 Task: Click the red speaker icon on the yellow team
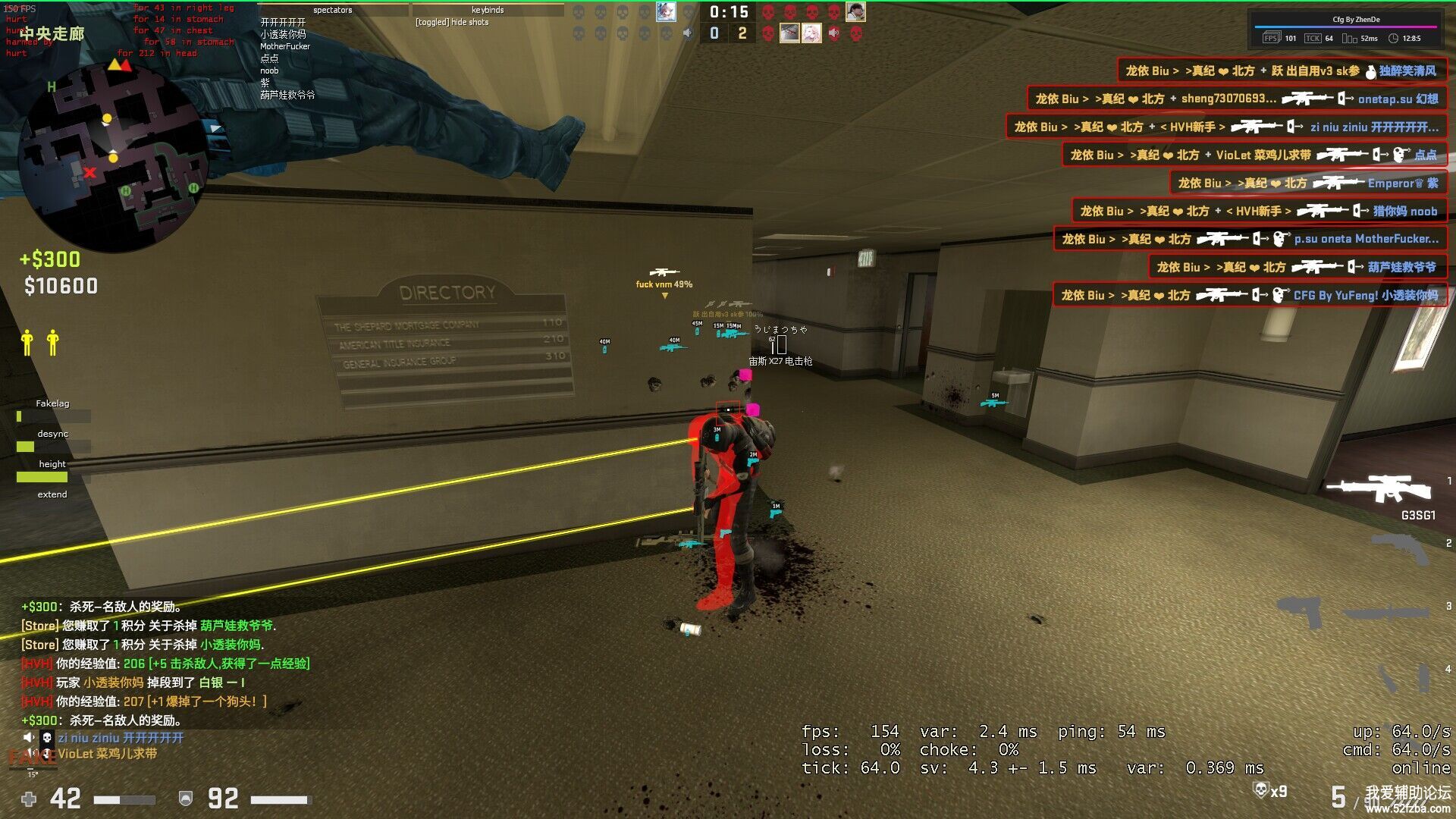833,33
